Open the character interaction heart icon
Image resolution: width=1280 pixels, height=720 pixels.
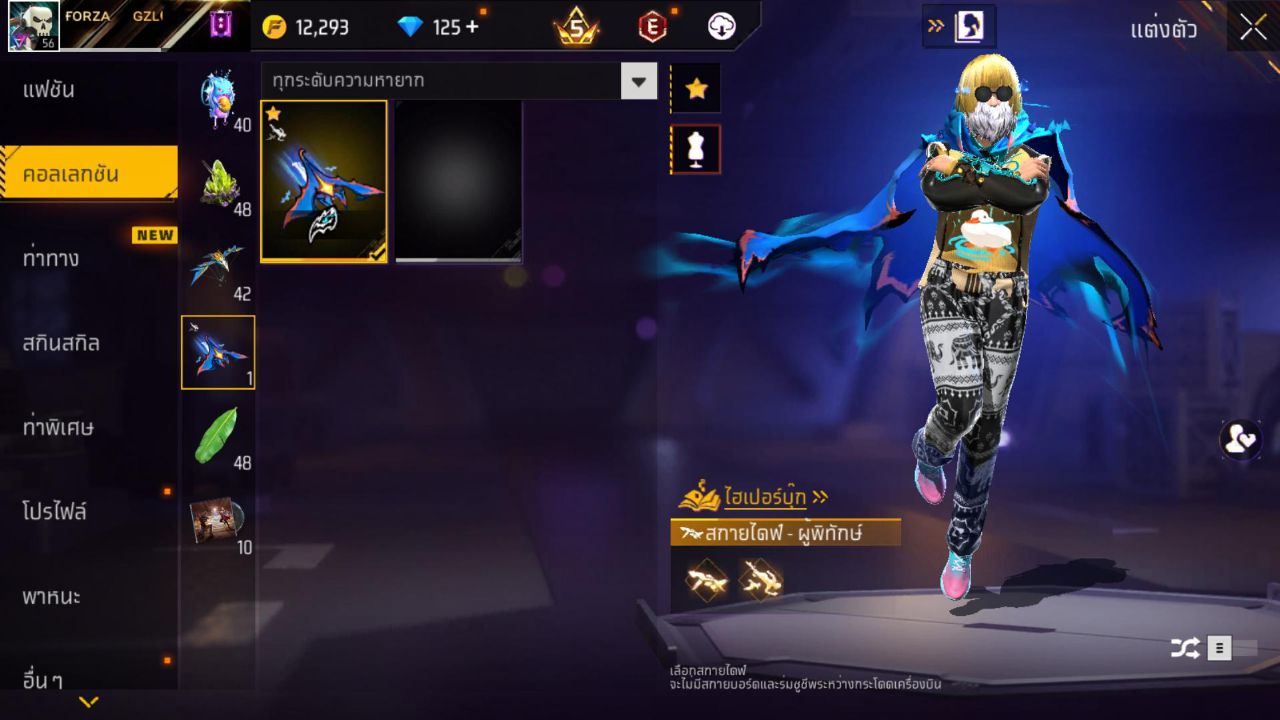[1238, 441]
